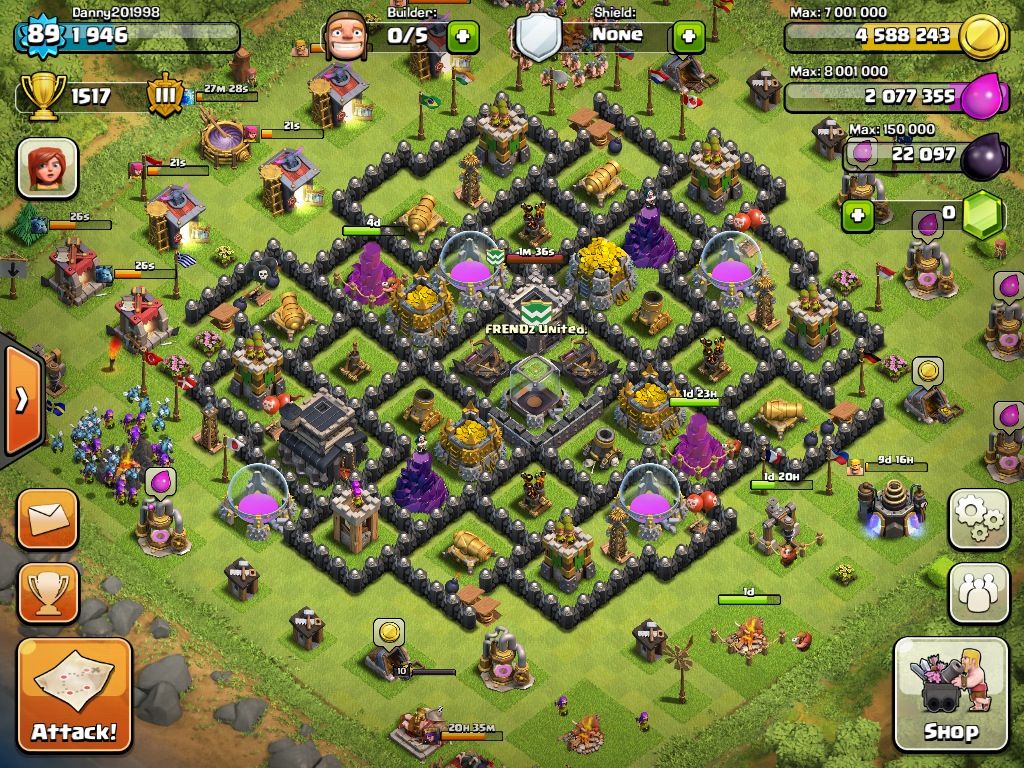Image resolution: width=1024 pixels, height=768 pixels.
Task: Open the player level 89 badge
Action: (x=40, y=36)
